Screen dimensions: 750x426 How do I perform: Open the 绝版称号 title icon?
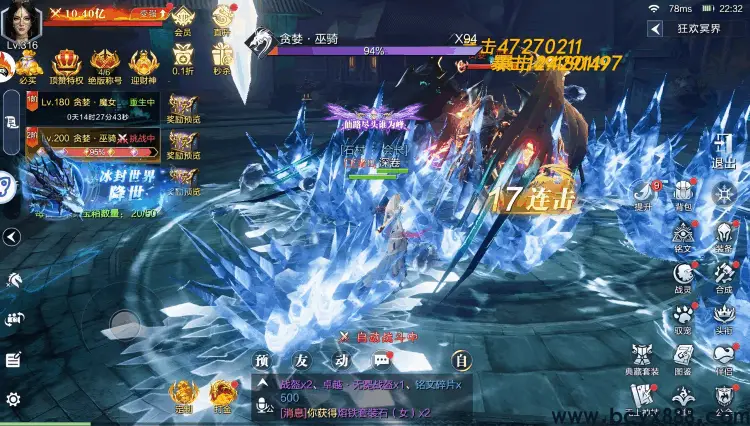click(x=106, y=62)
